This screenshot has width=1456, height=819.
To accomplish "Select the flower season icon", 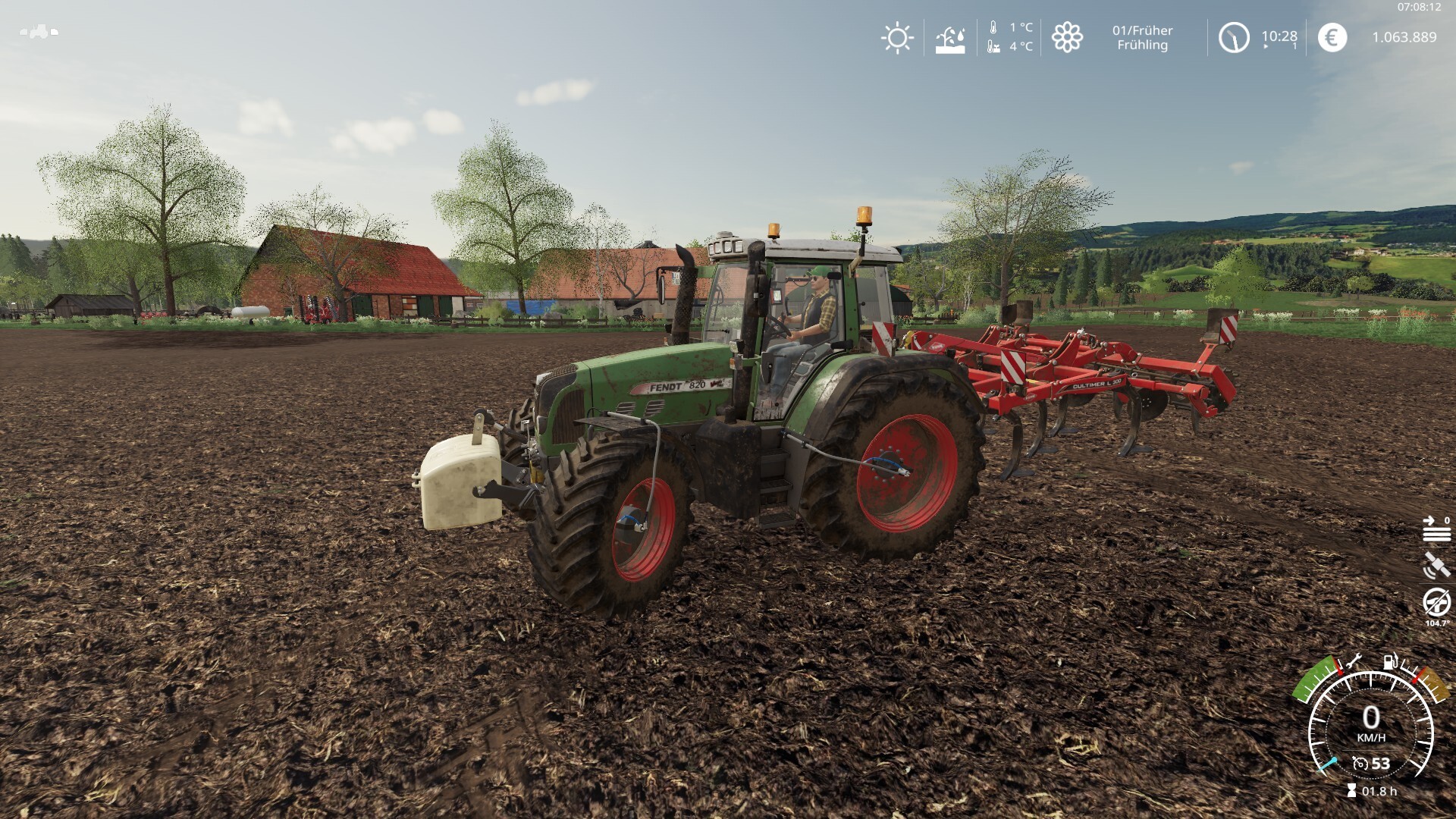I will (1066, 37).
